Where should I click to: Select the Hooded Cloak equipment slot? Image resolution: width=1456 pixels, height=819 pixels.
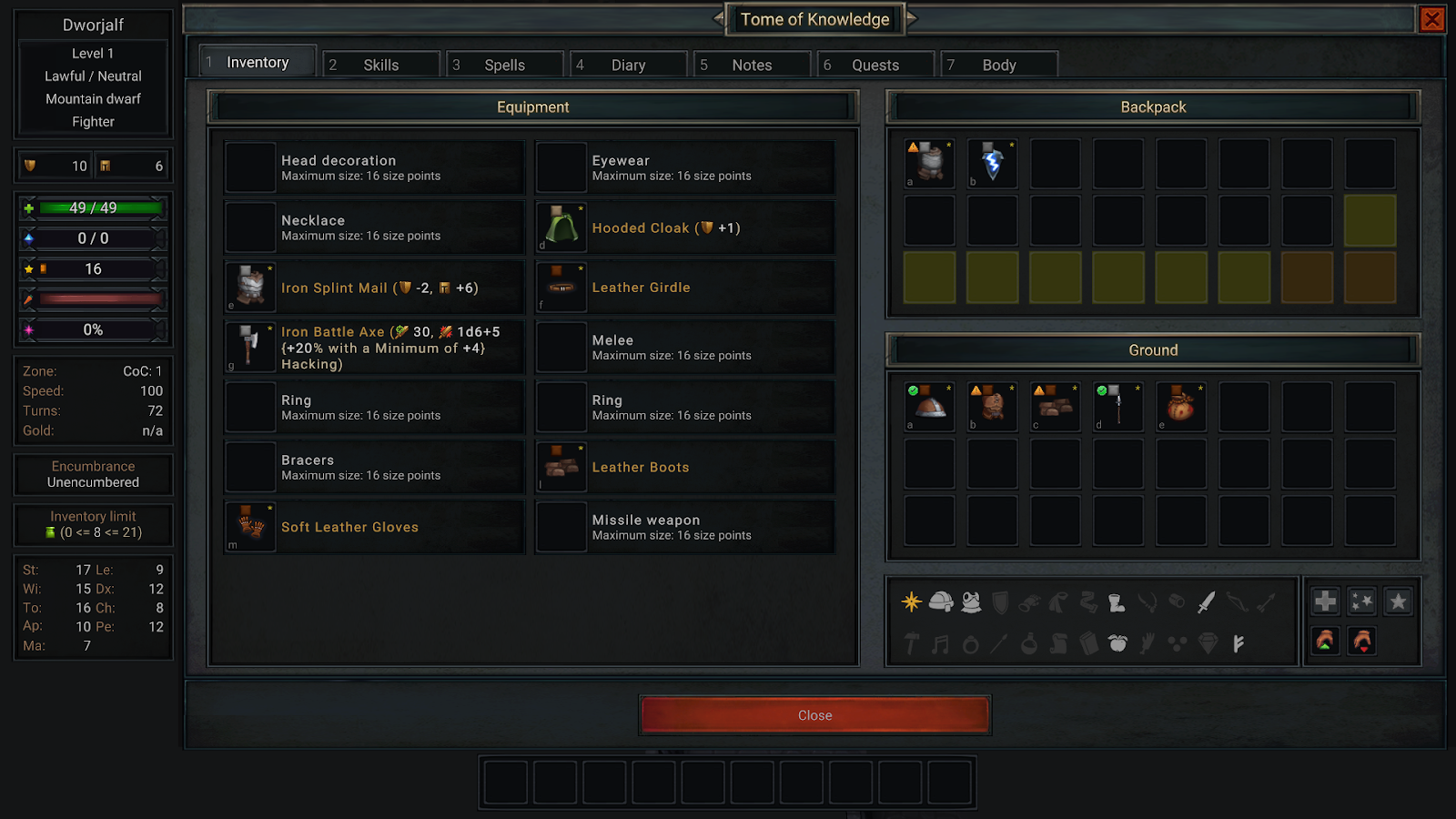tap(684, 228)
